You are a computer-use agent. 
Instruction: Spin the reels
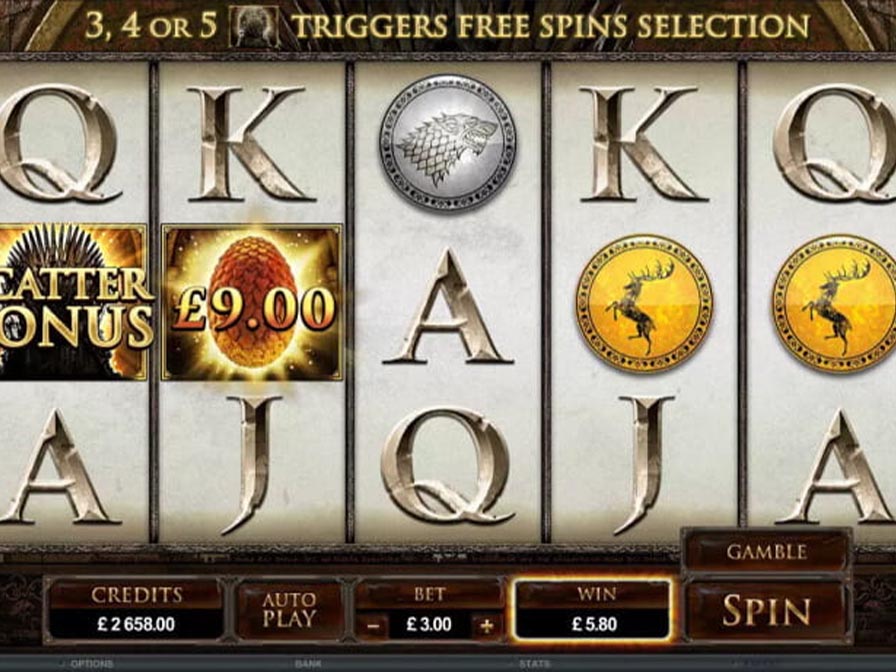click(766, 609)
